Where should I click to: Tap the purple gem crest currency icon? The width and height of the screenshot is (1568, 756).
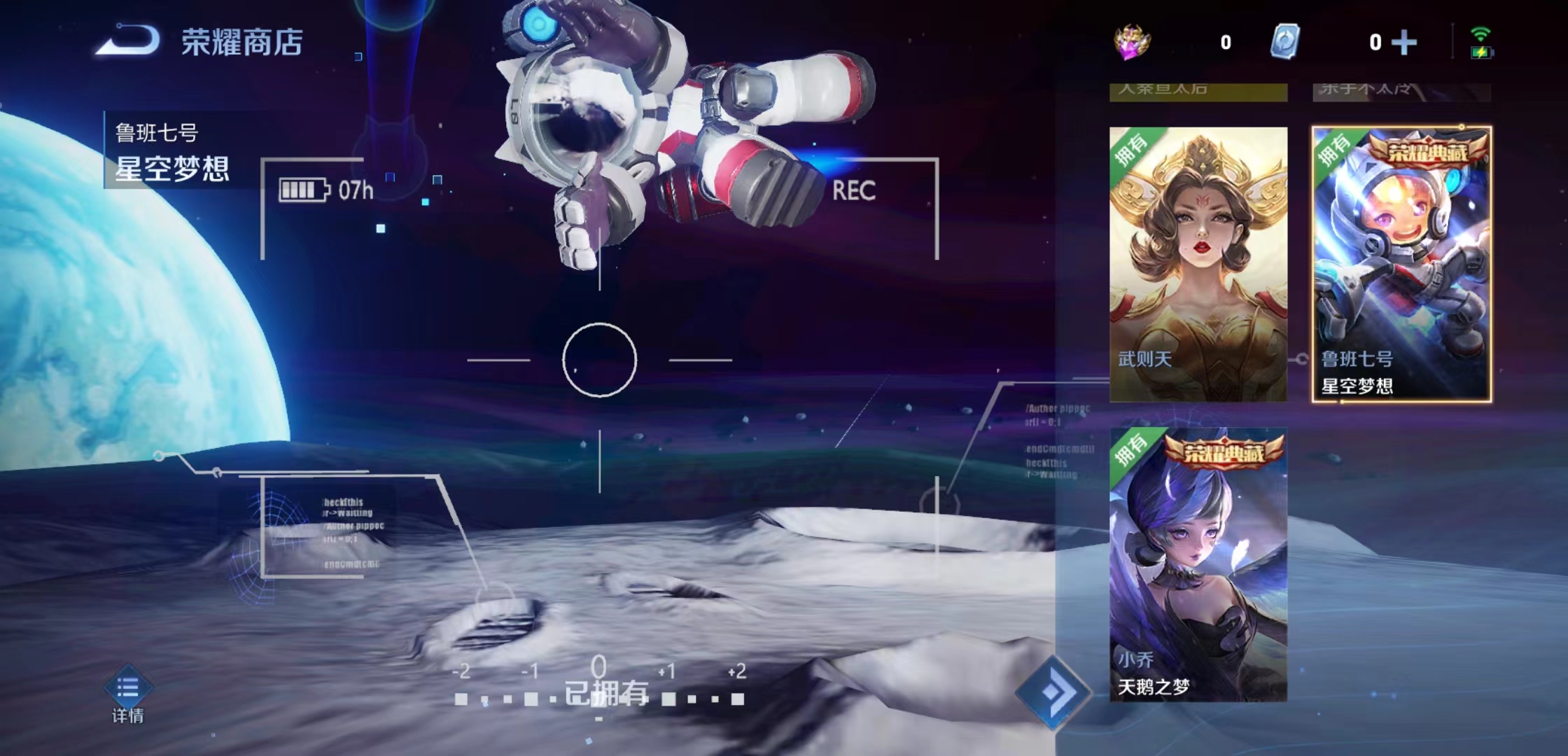pyautogui.click(x=1133, y=42)
